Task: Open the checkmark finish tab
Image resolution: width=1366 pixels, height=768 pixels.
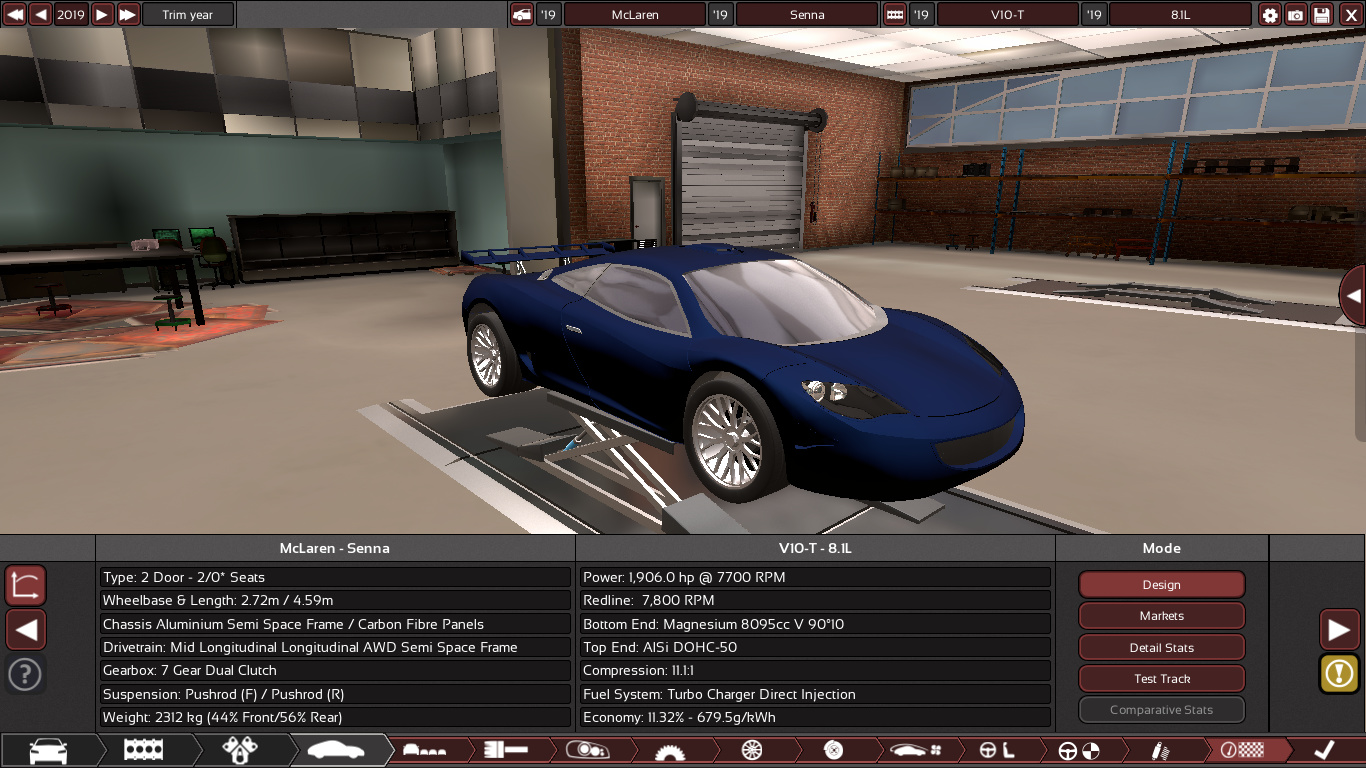Action: (1324, 750)
